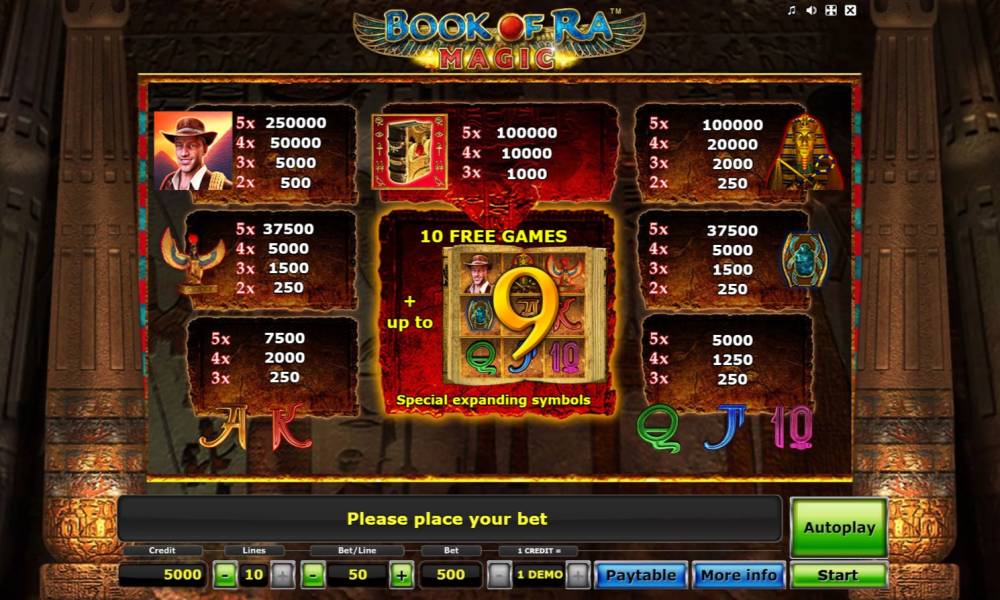The width and height of the screenshot is (1000, 600).
Task: Toggle the music note icon
Action: tap(792, 11)
